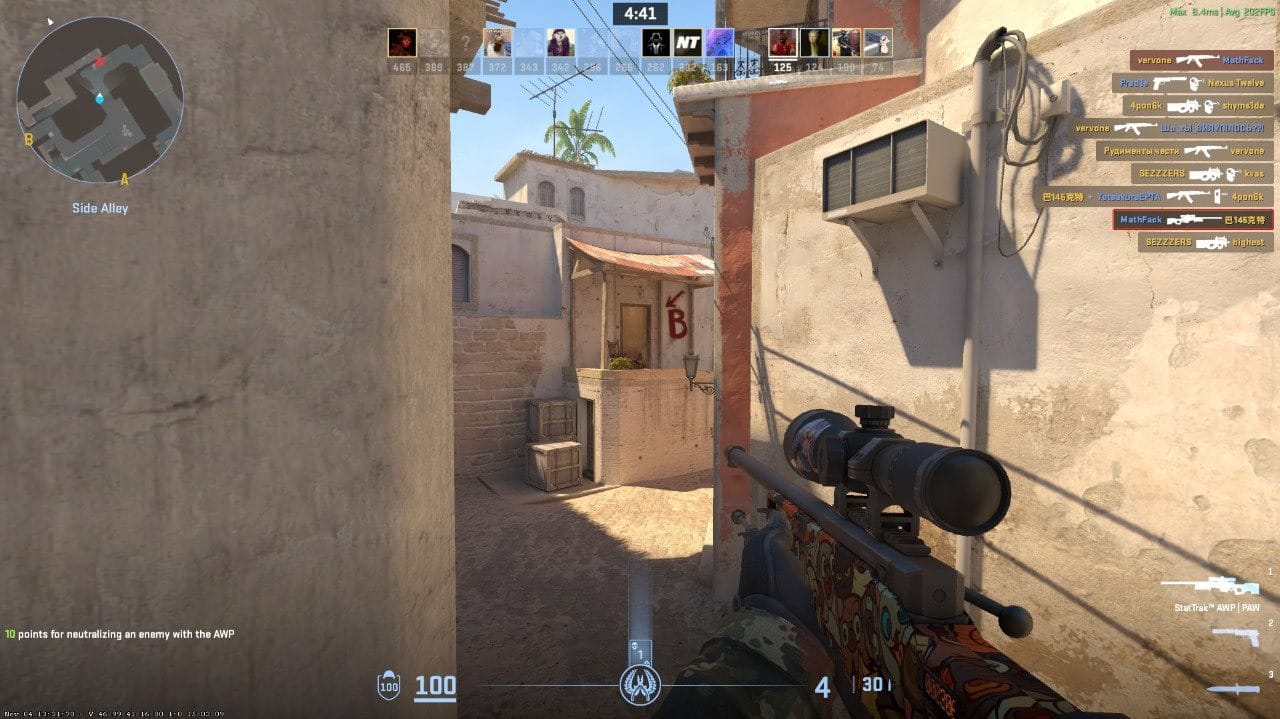Select the StatTrak AWP weapon slot
Screen dimensions: 1280x719
tap(1209, 587)
